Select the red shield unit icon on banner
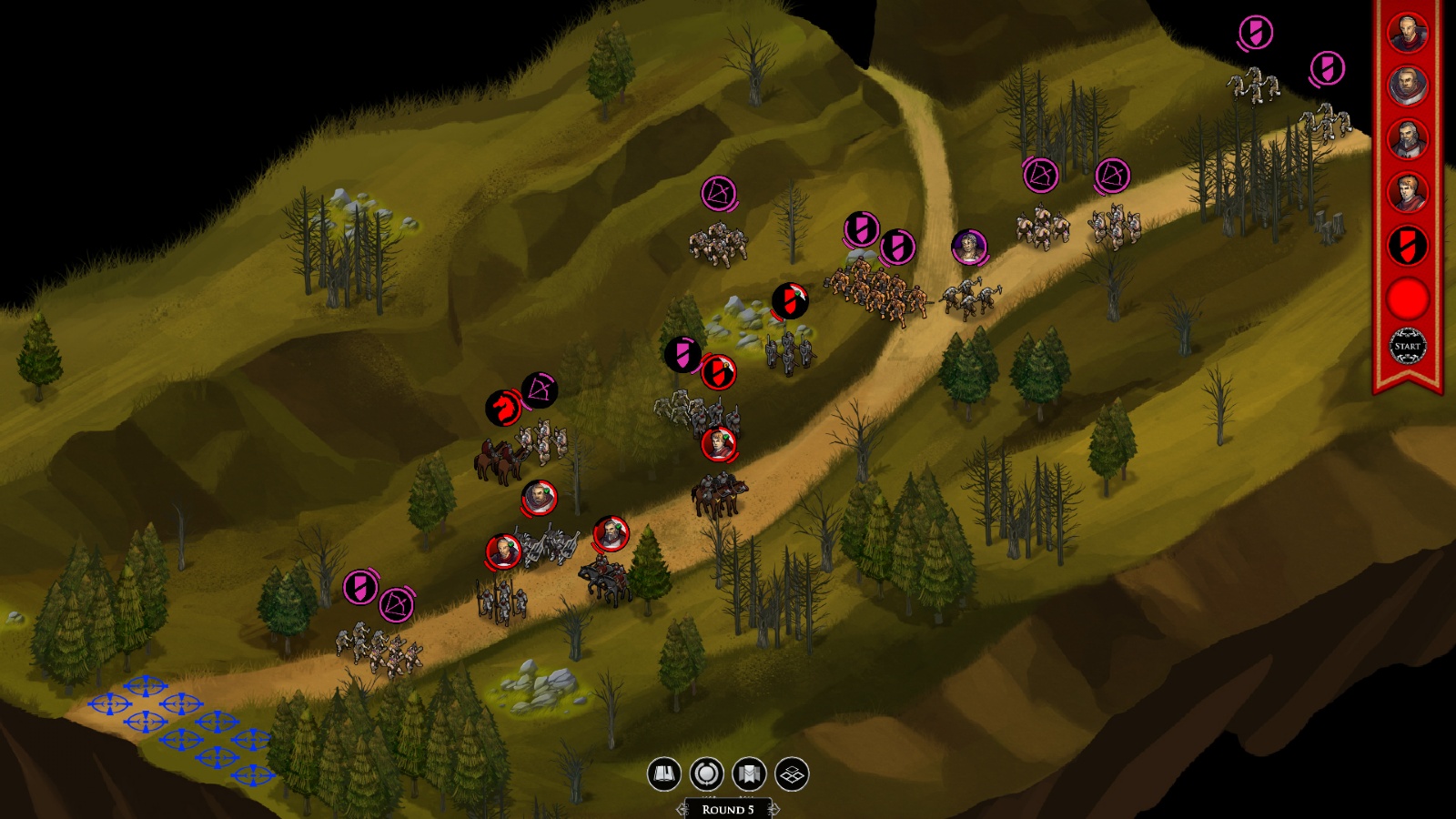This screenshot has height=819, width=1456. coord(1407,246)
